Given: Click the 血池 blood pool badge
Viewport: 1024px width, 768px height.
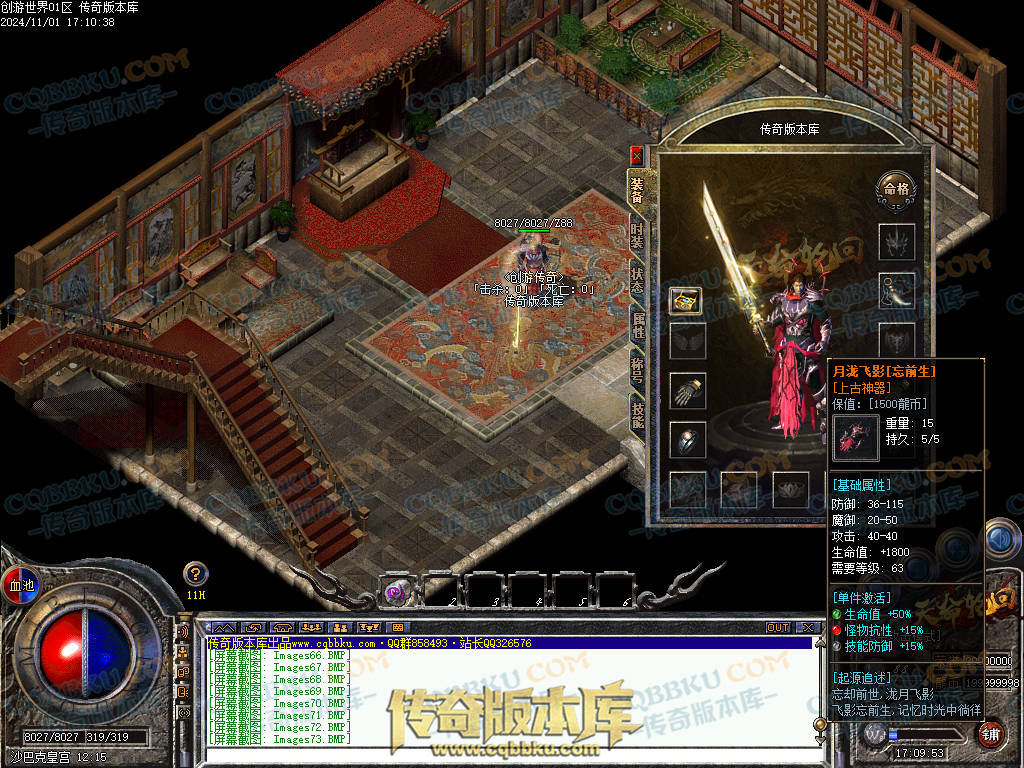Looking at the screenshot, I should (x=20, y=585).
